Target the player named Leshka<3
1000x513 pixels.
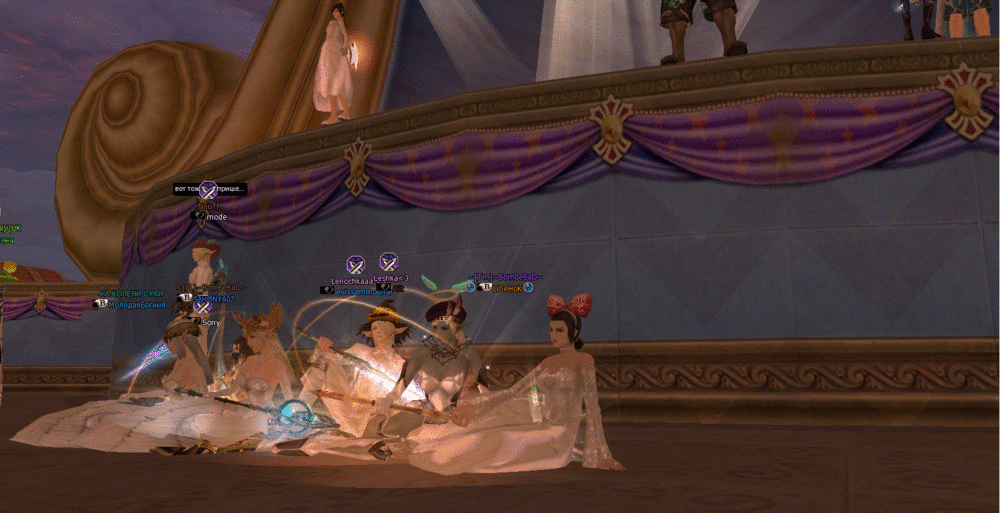point(390,280)
